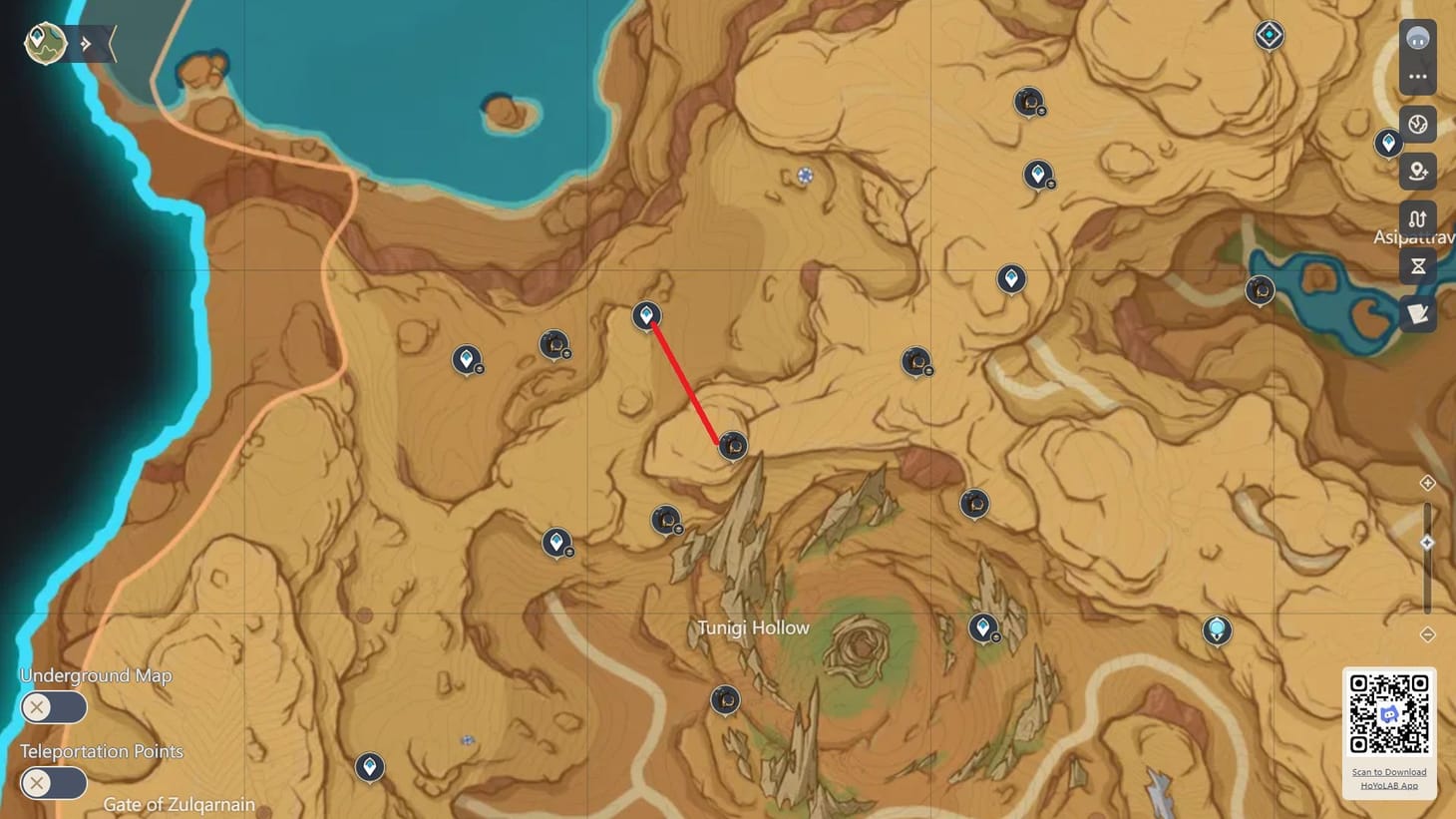
Task: Click the Gate of Zulqarnain label
Action: 180,804
